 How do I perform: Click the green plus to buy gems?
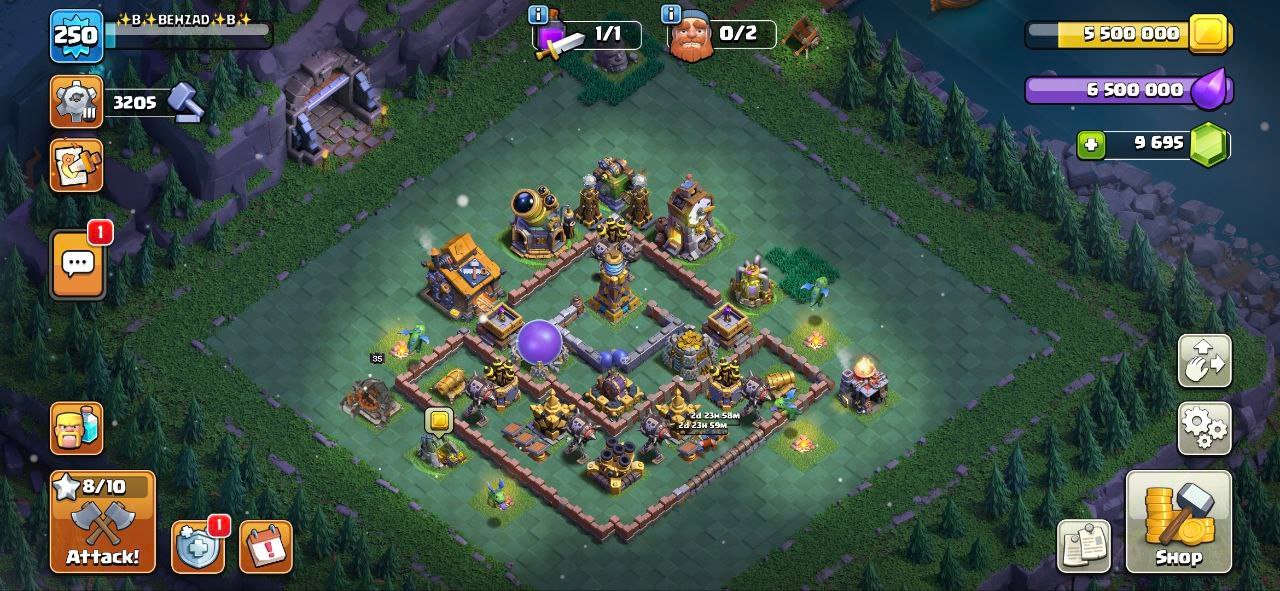pos(1091,145)
